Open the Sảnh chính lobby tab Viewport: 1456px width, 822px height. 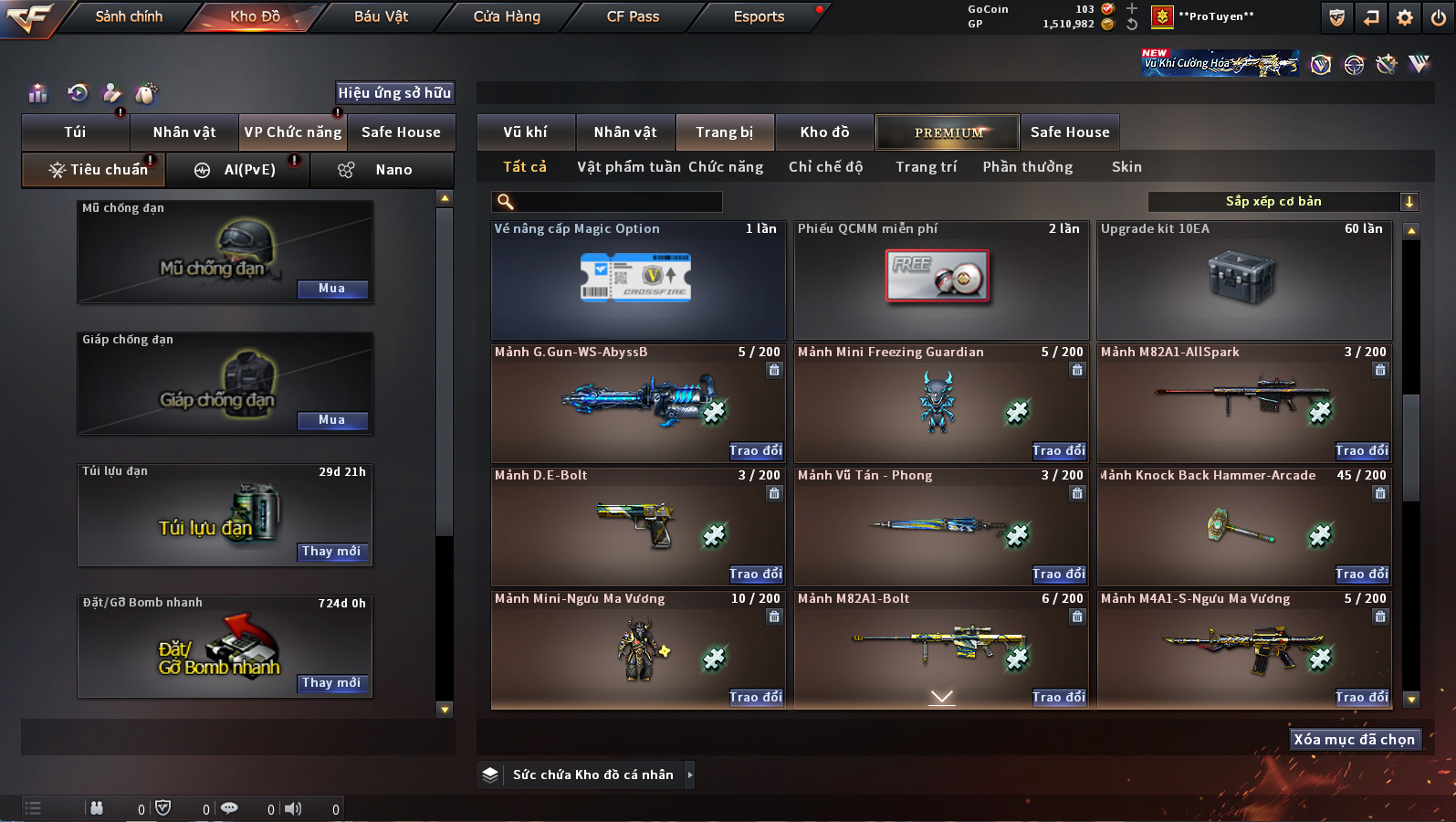pyautogui.click(x=129, y=16)
